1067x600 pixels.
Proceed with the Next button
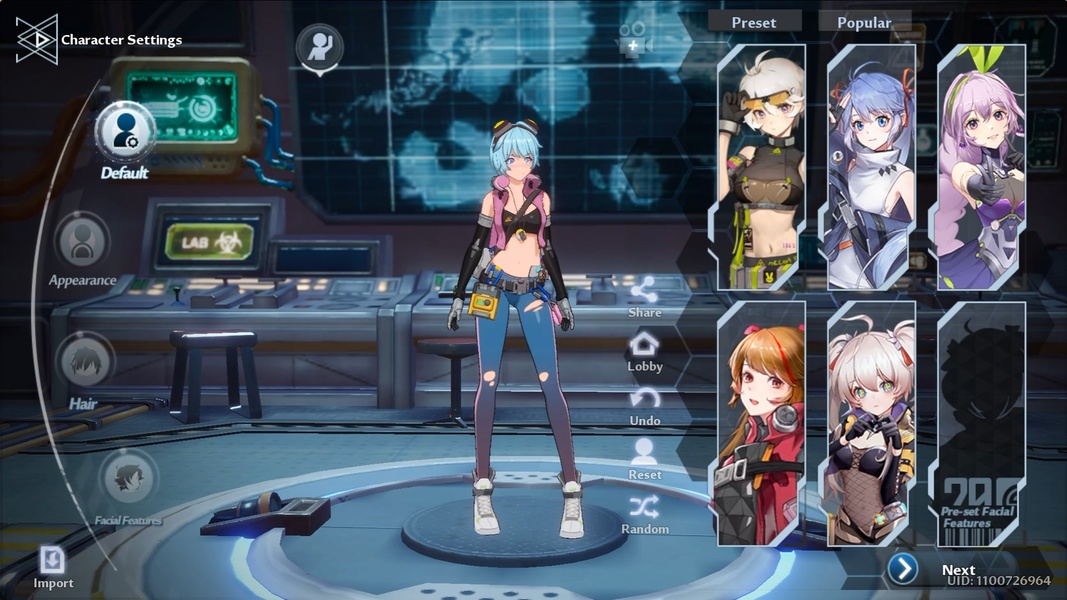pos(903,569)
